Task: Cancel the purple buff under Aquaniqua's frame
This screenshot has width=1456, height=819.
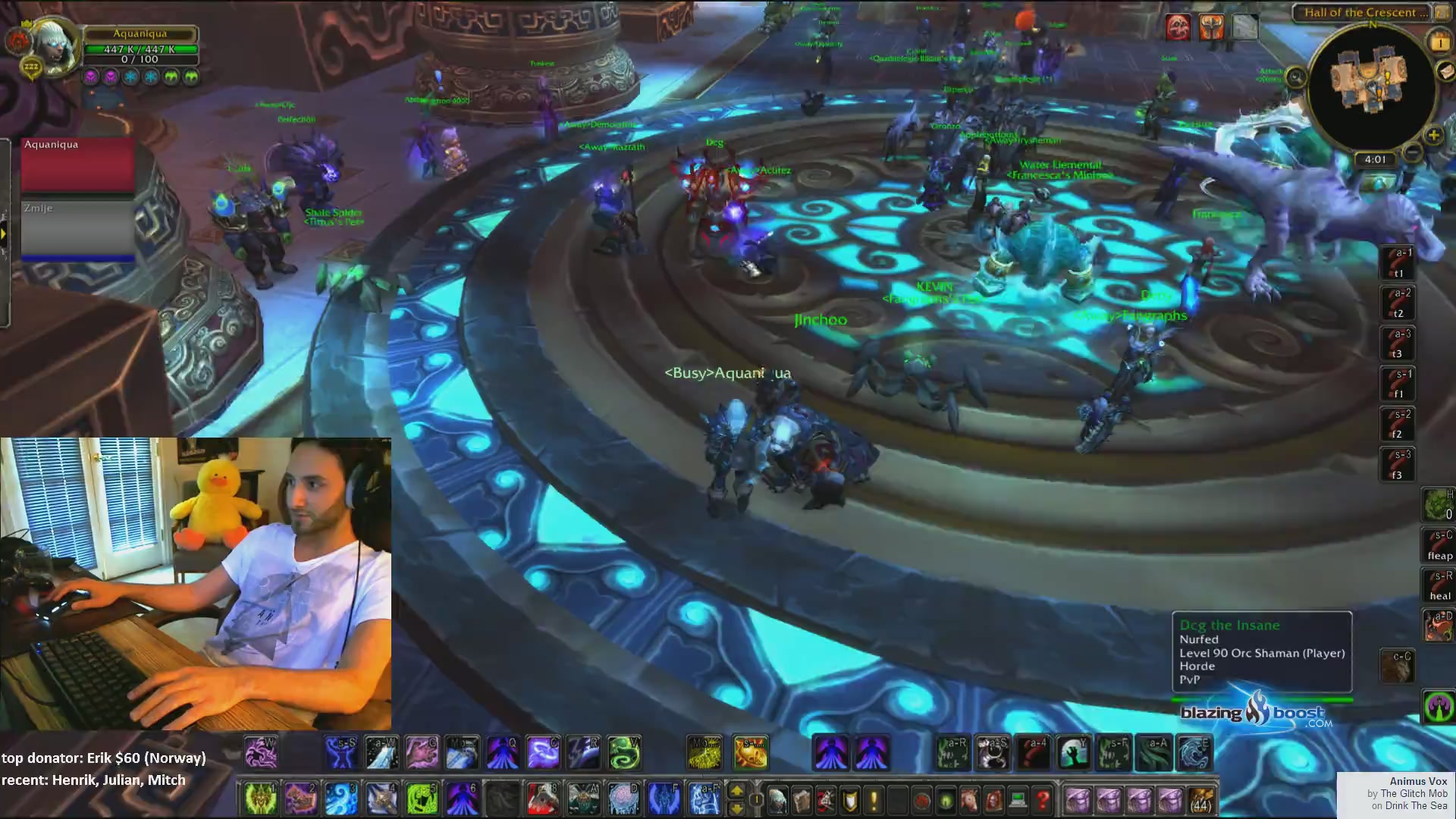Action: [x=91, y=77]
